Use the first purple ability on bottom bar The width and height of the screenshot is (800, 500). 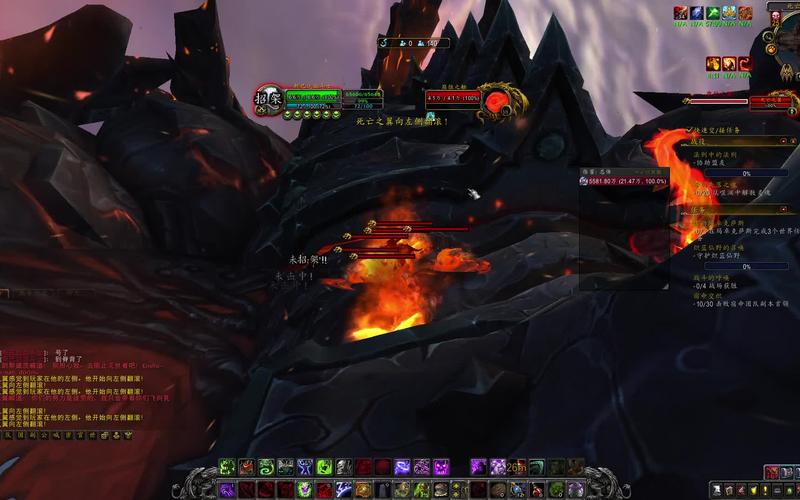point(227,489)
